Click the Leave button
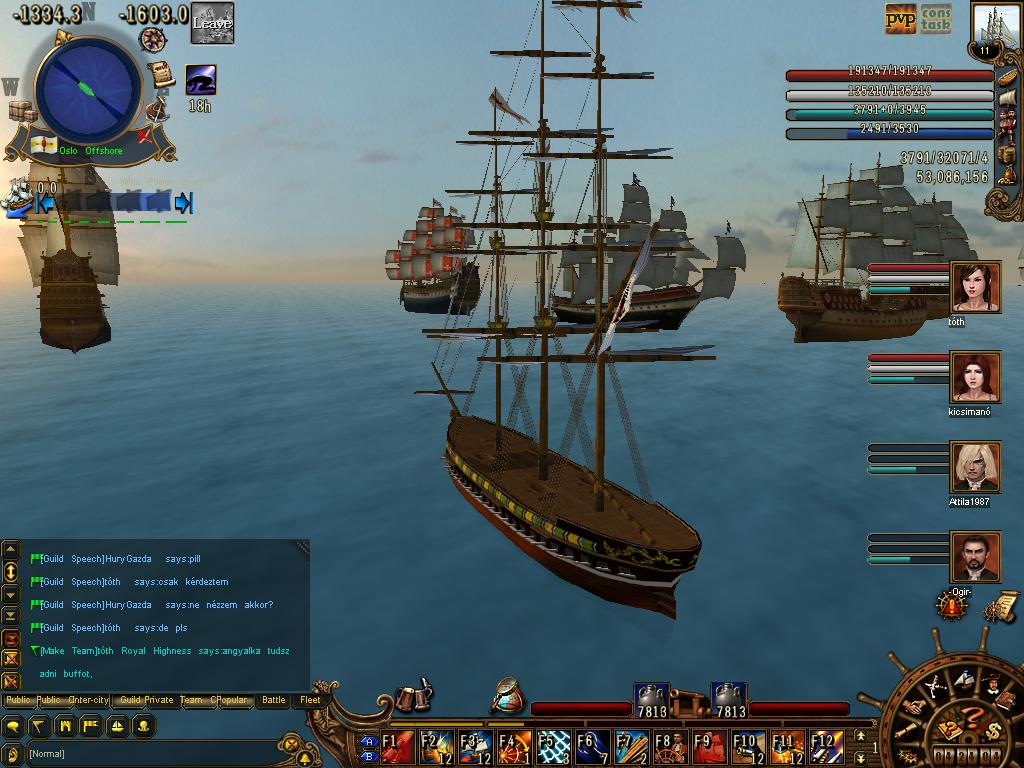 point(212,23)
